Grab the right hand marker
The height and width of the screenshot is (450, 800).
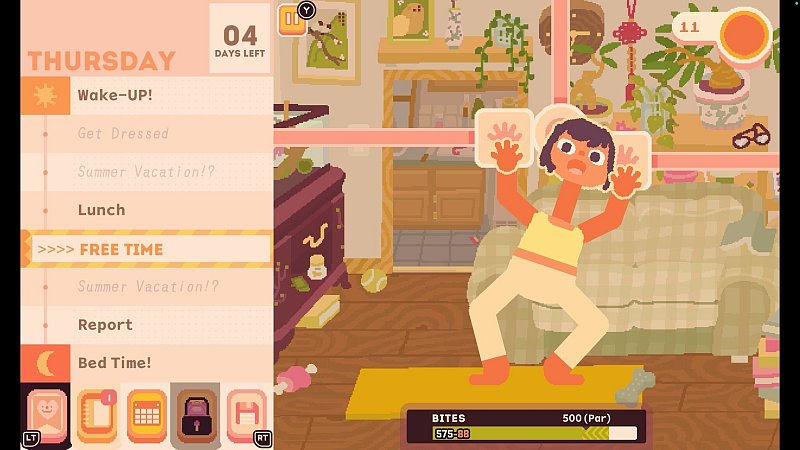point(627,155)
